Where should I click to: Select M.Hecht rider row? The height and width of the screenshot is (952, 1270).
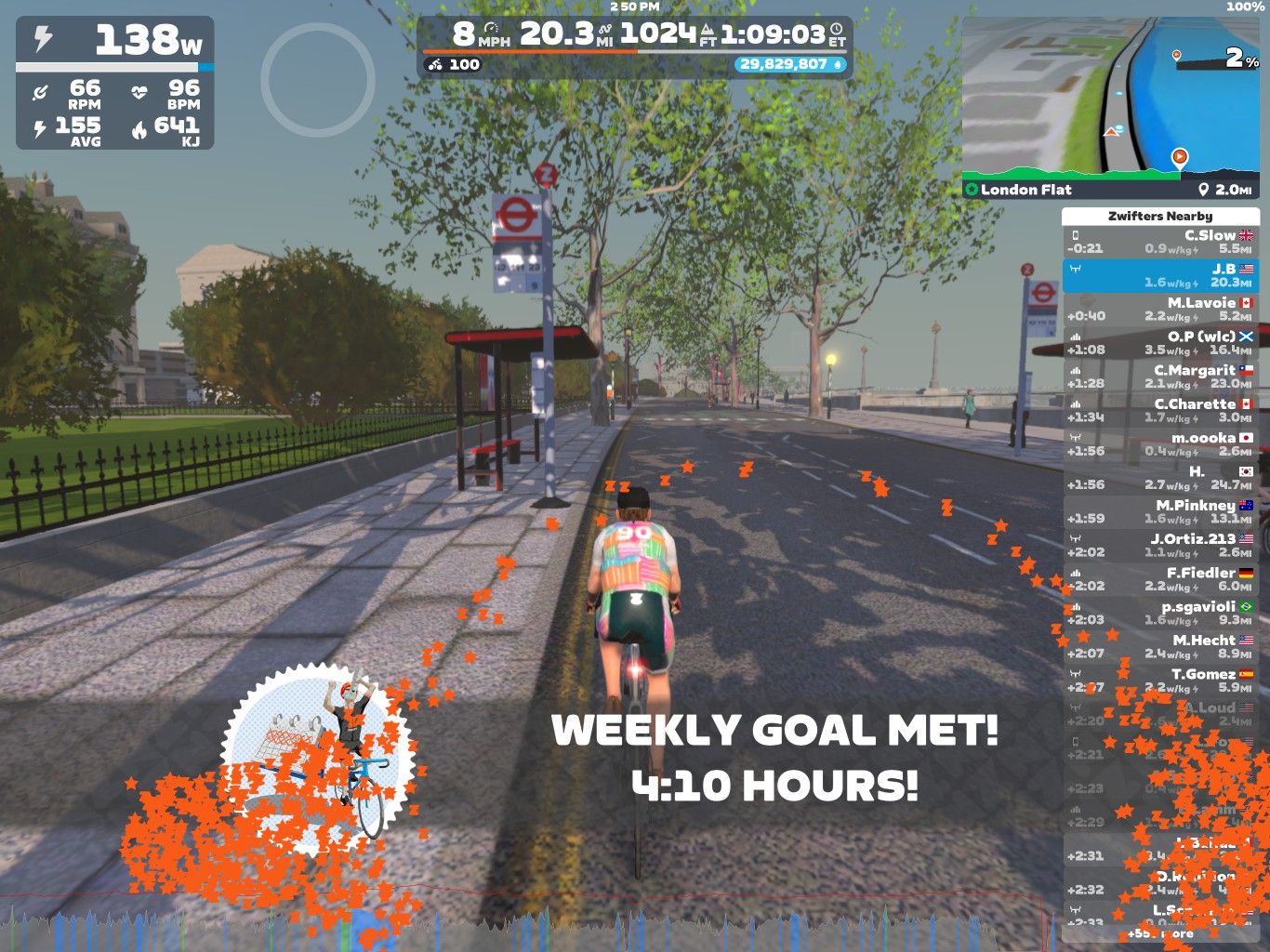click(1160, 647)
